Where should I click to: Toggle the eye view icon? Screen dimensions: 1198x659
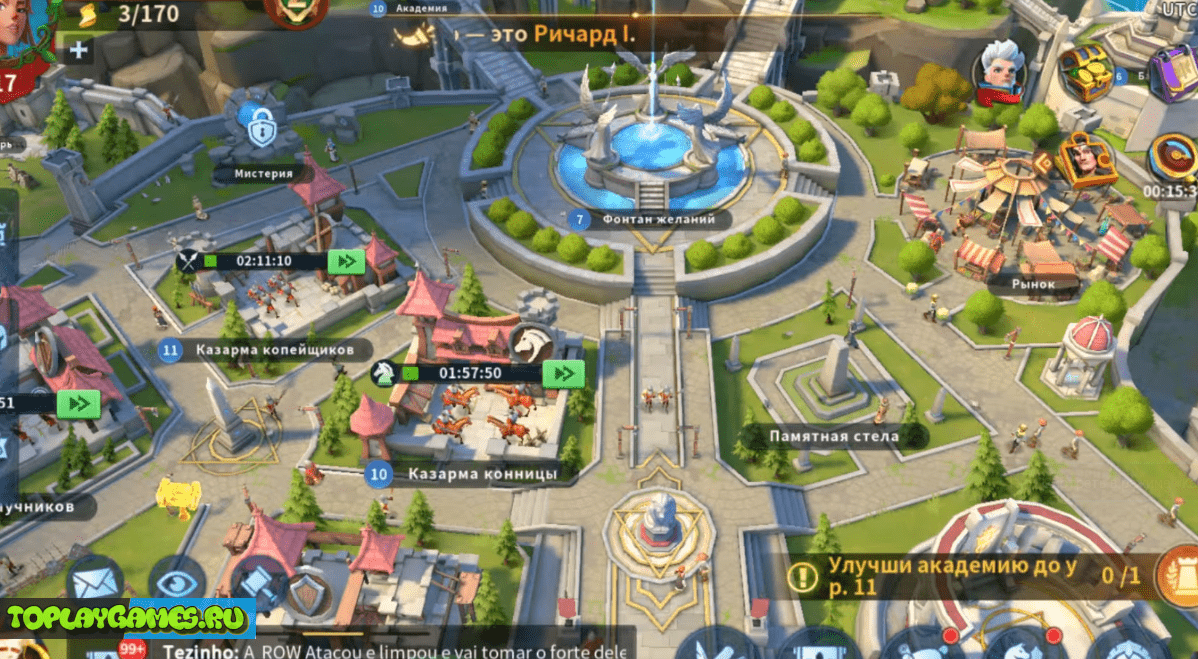tap(177, 579)
